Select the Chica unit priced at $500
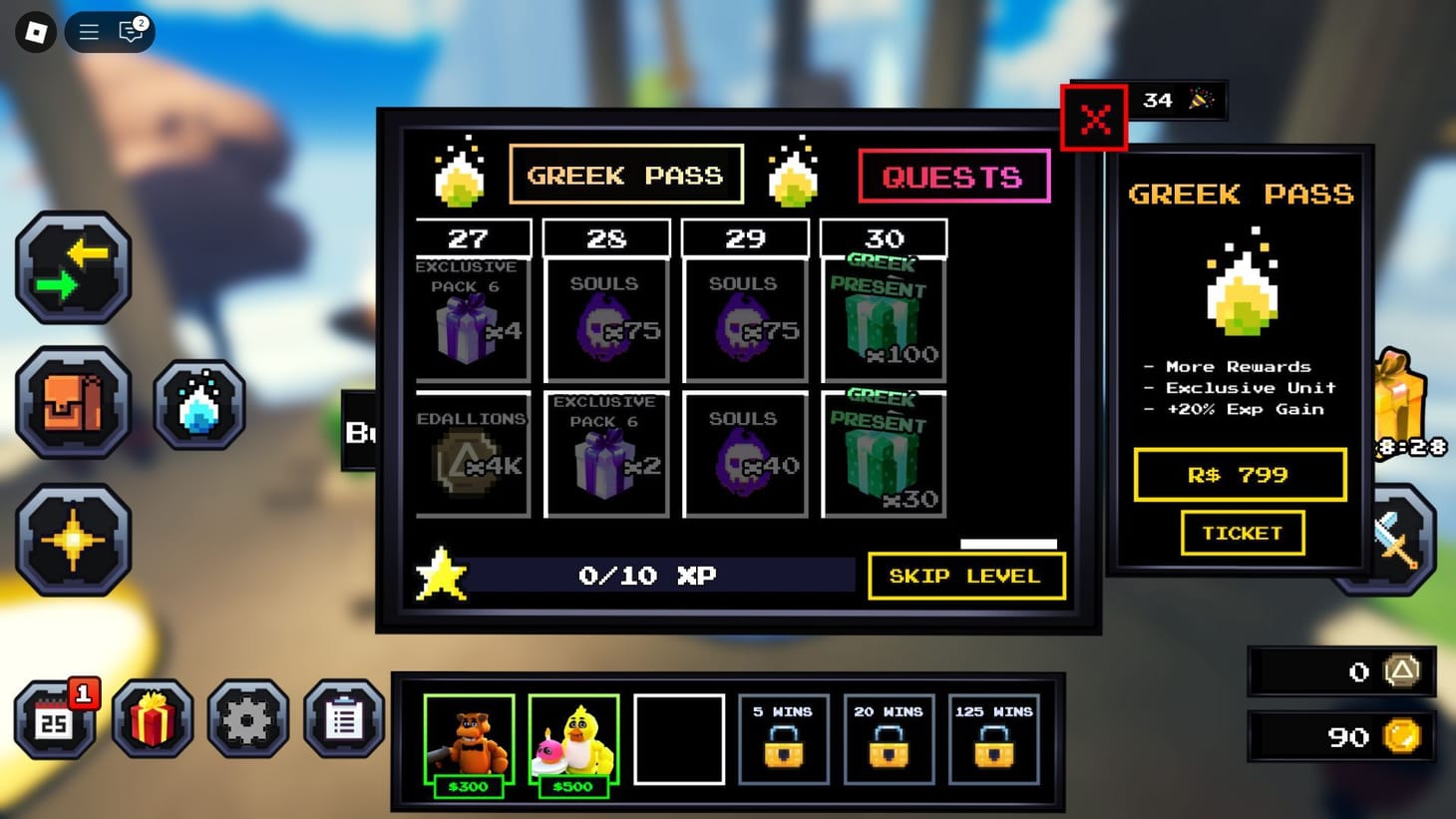 pos(573,738)
